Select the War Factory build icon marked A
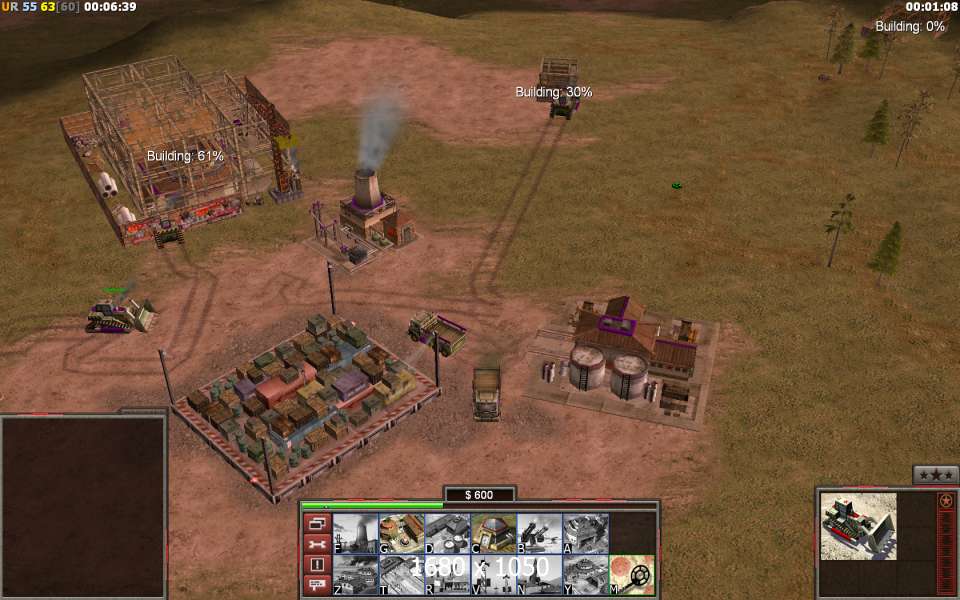The width and height of the screenshot is (960, 600). coord(585,533)
